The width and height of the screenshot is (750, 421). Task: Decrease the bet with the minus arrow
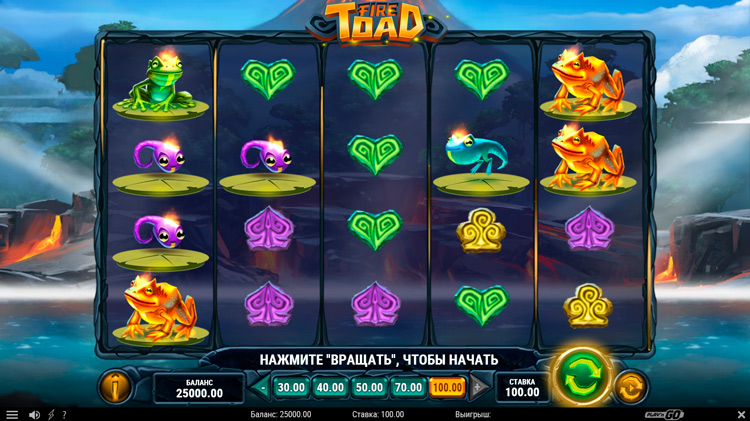pyautogui.click(x=263, y=387)
